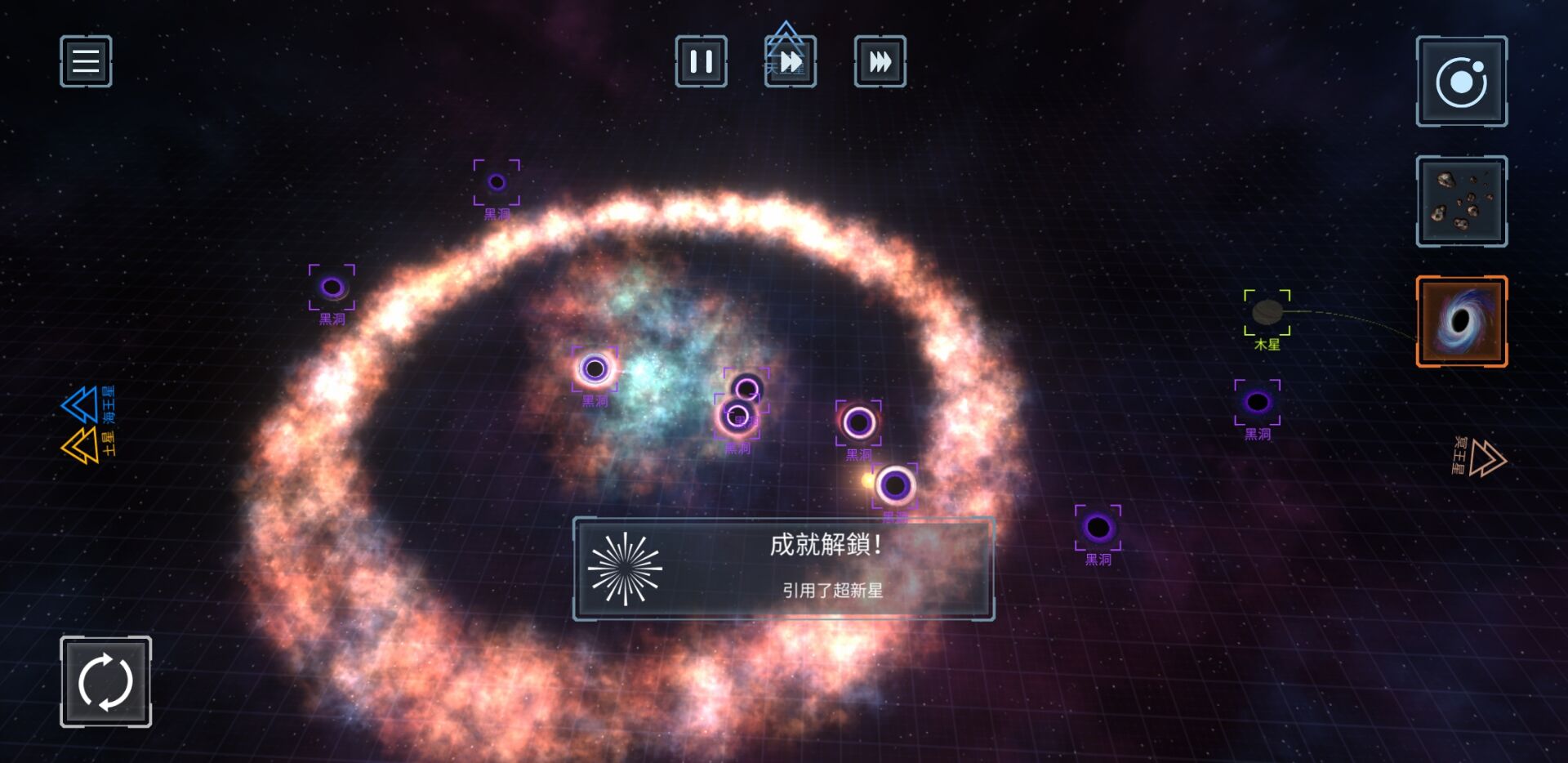Jump to off-screen Neptune blue arrow indicator
The height and width of the screenshot is (763, 1568).
81,404
